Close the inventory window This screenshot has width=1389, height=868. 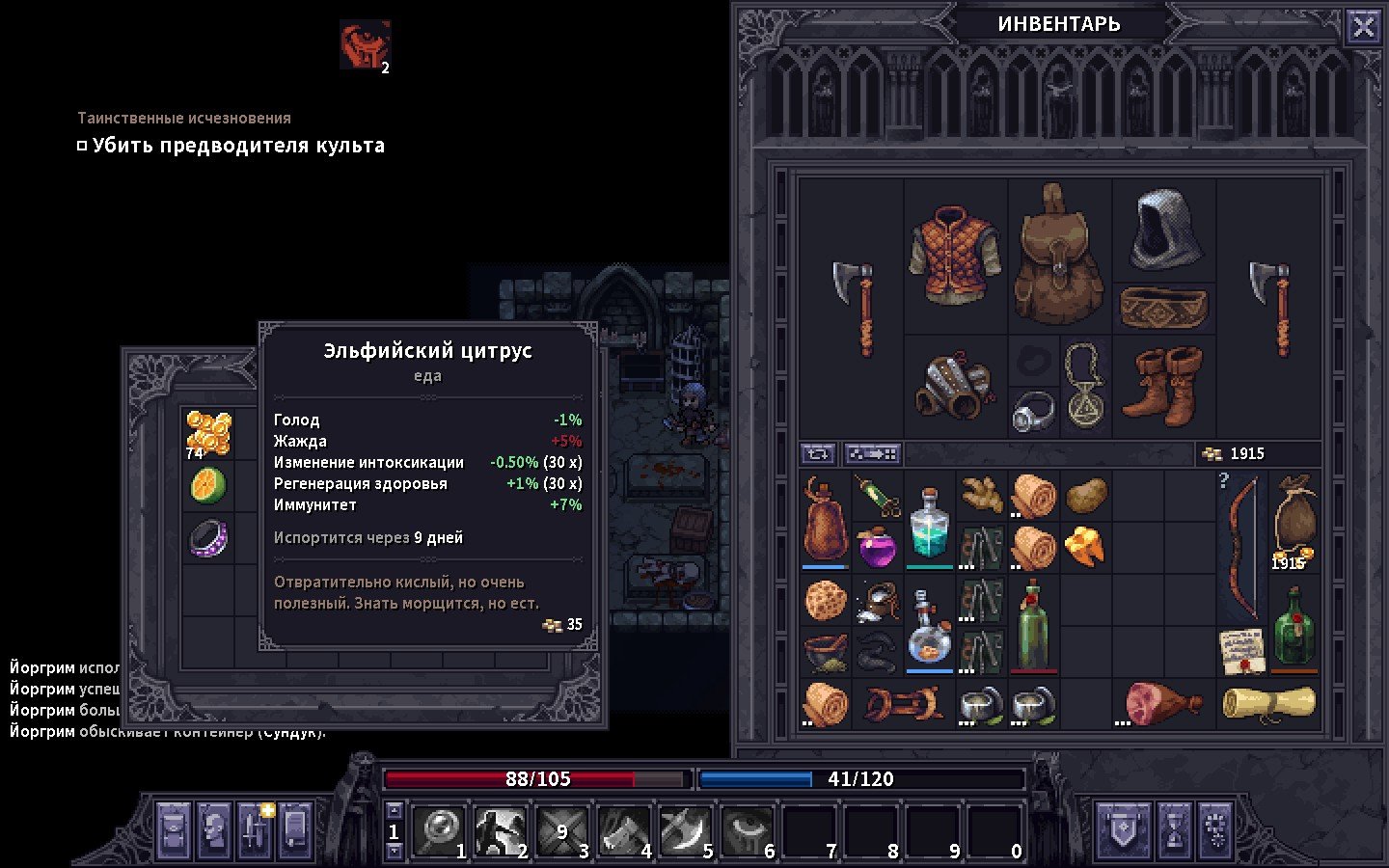point(1363,27)
